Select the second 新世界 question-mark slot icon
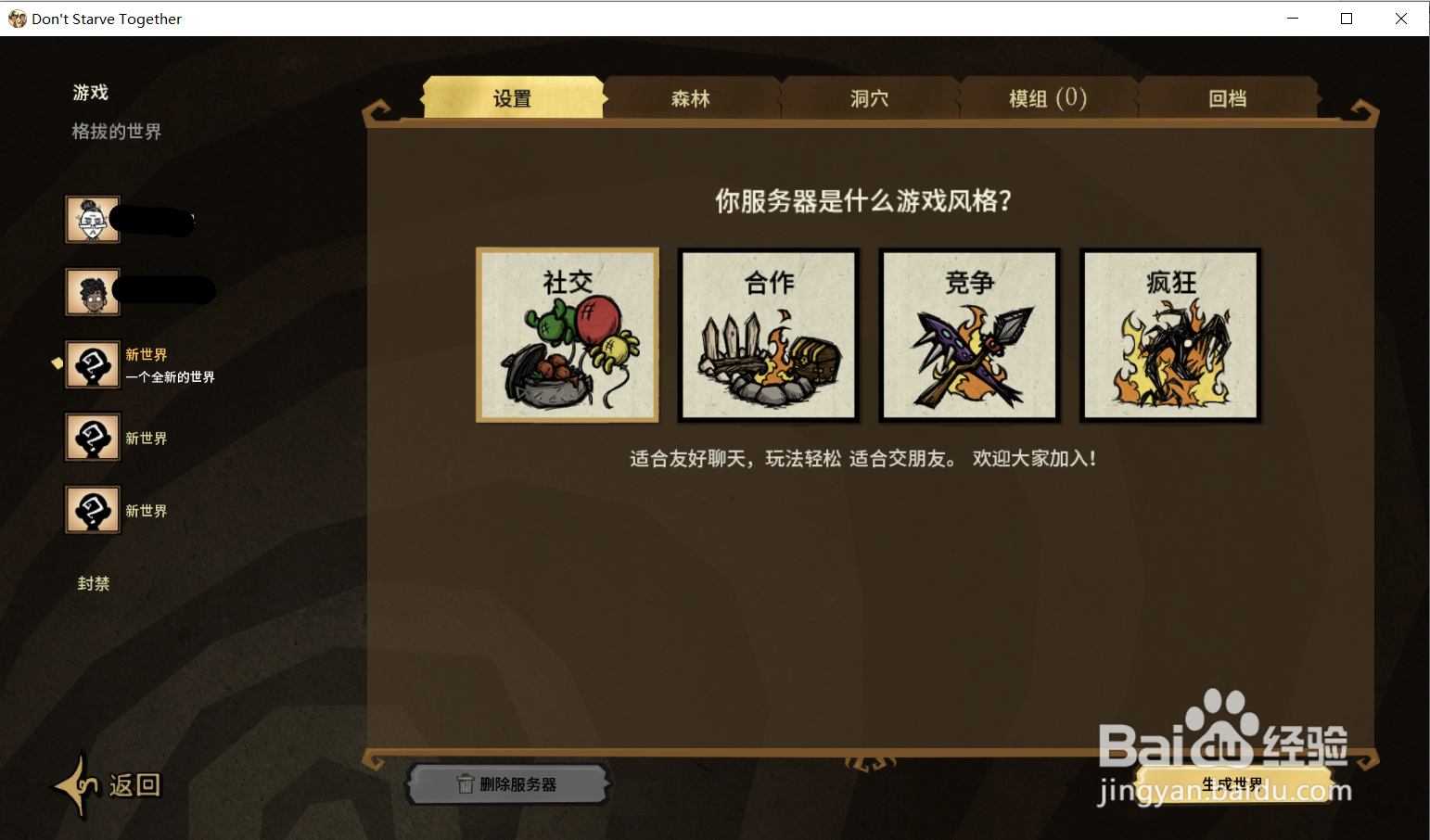Screen dimensions: 1430x840 (x=92, y=437)
